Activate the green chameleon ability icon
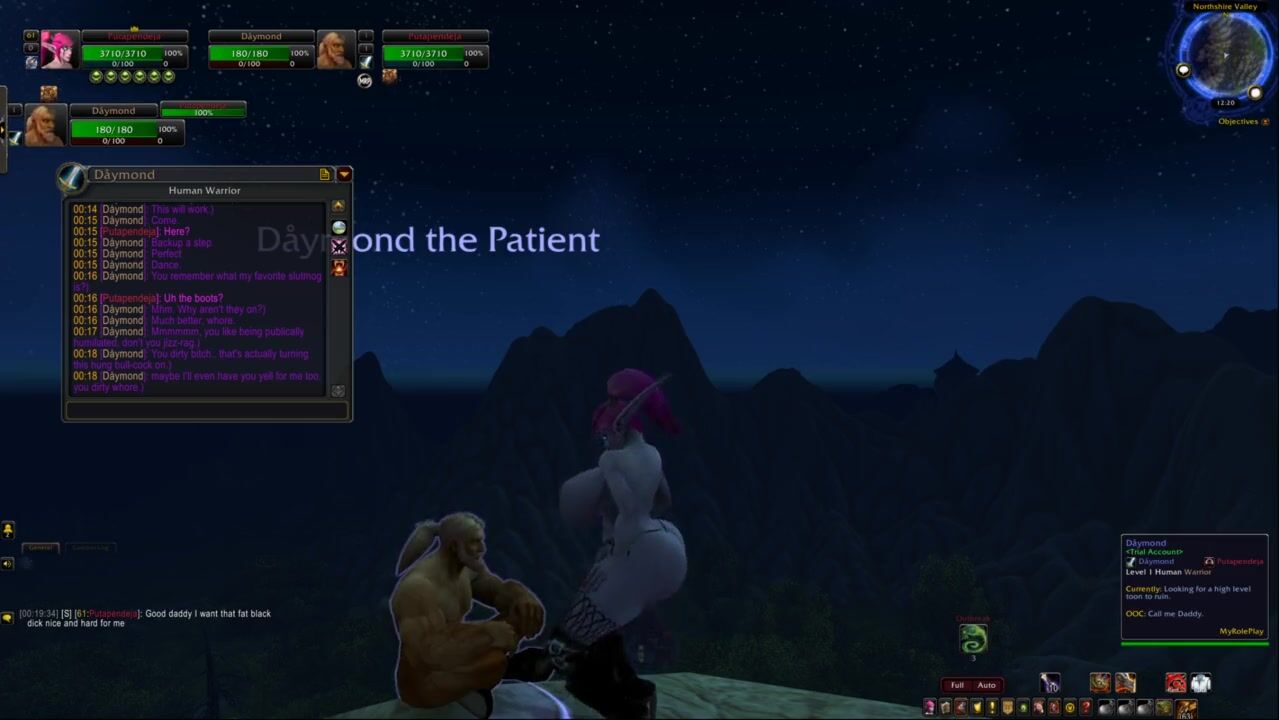This screenshot has width=1279, height=720. click(x=973, y=638)
